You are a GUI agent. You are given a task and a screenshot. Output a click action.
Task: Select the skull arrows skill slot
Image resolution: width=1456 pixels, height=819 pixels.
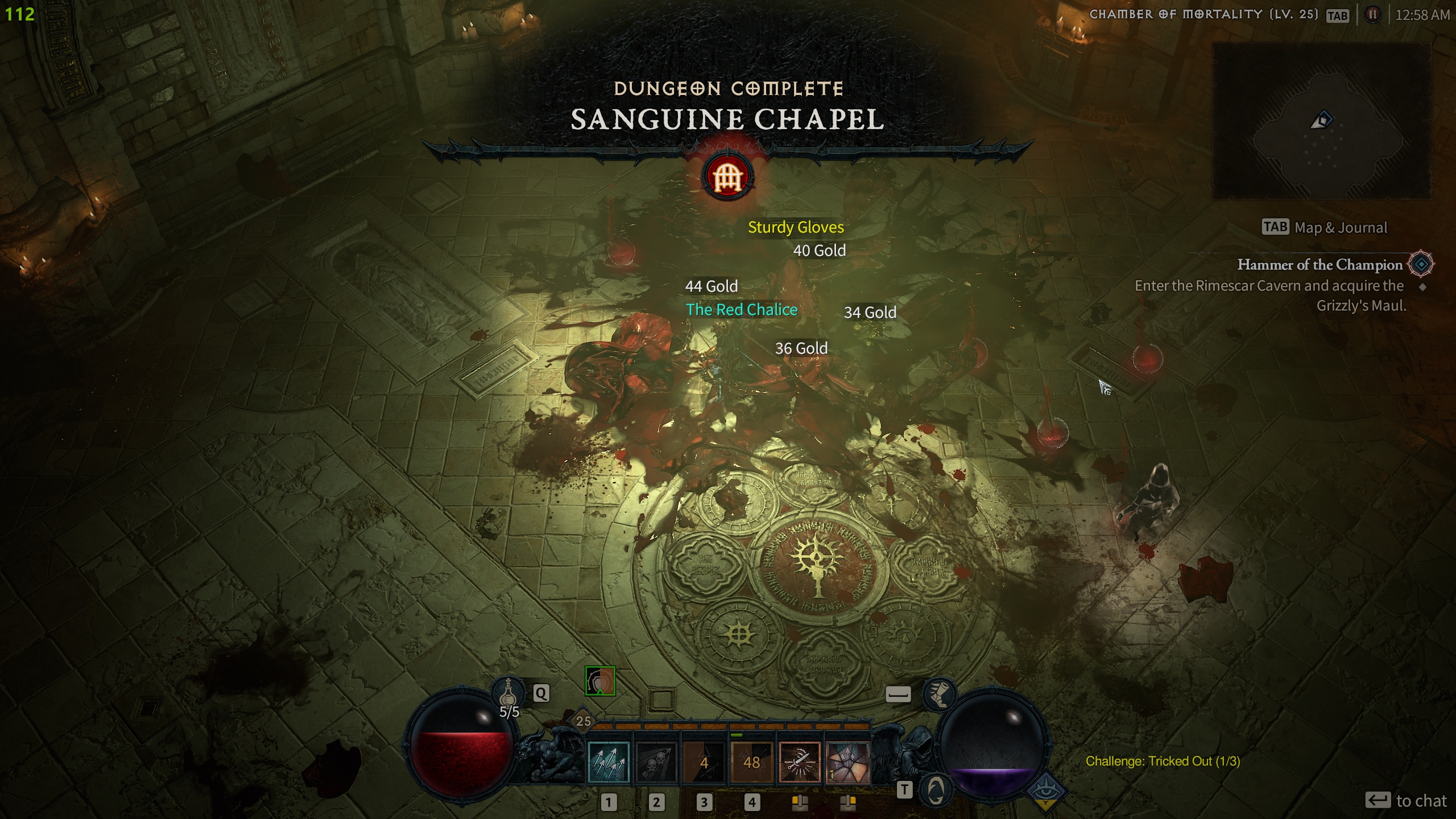pos(656,762)
